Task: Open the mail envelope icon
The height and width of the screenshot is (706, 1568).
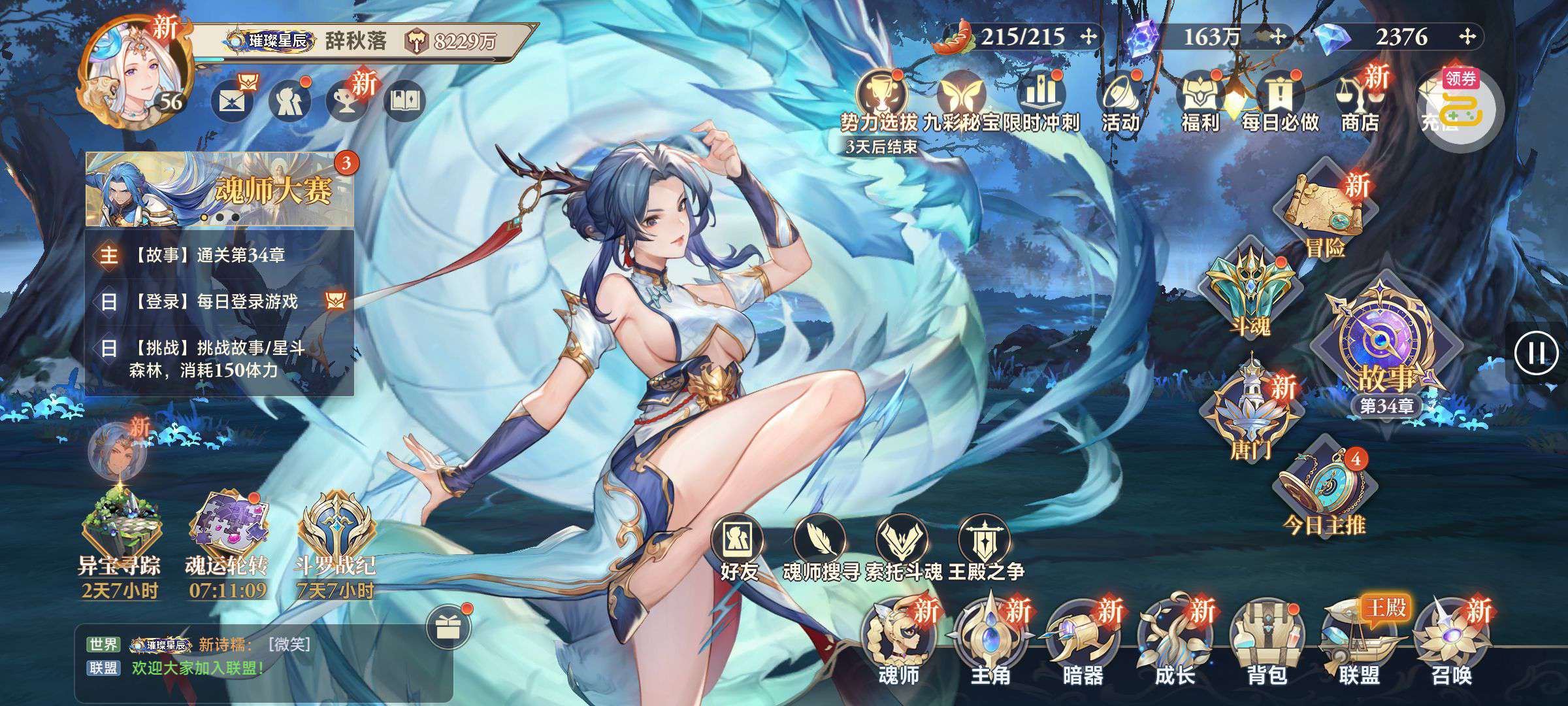Action: pos(232,103)
